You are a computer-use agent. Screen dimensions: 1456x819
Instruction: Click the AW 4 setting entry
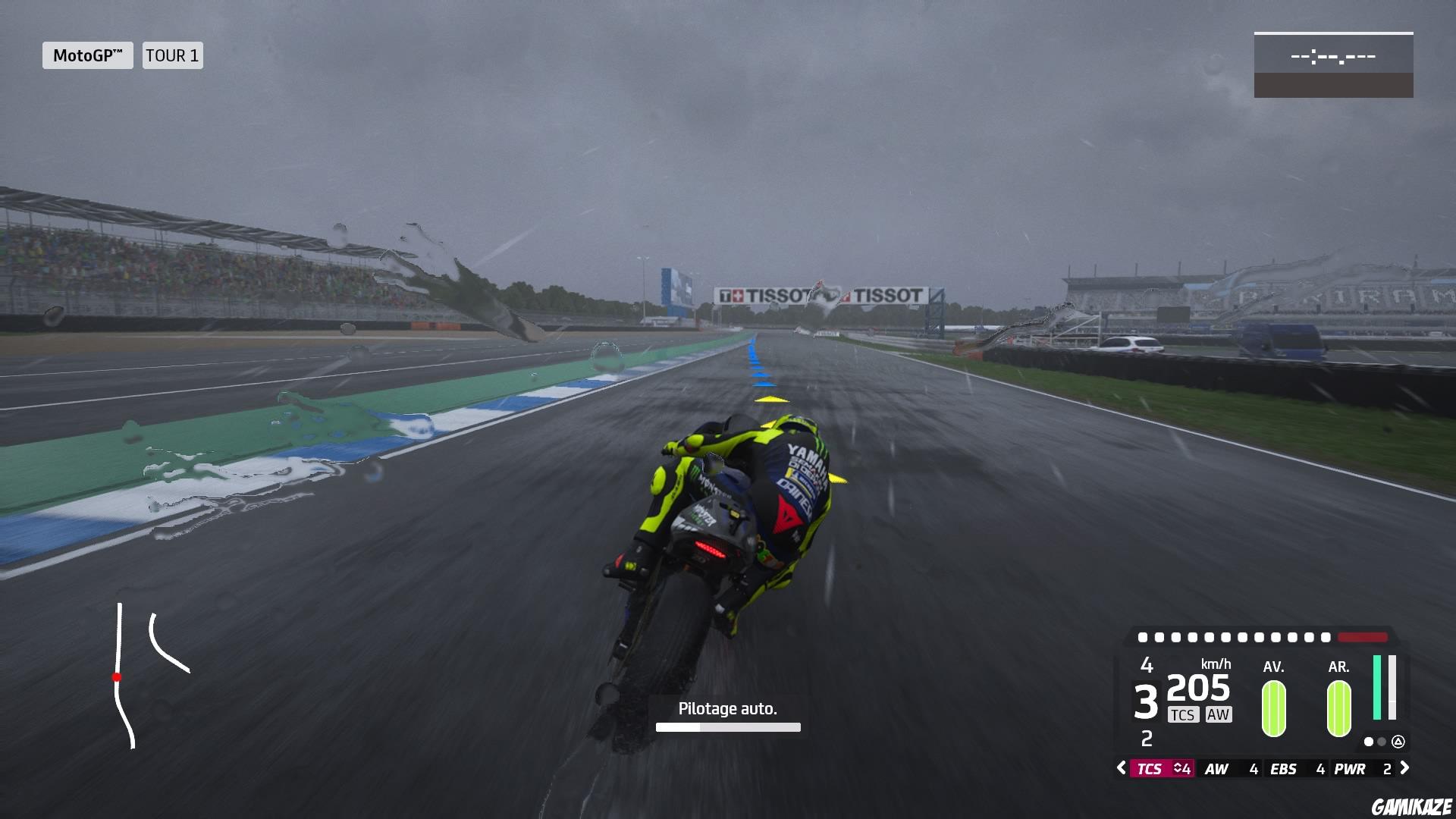(1230, 768)
